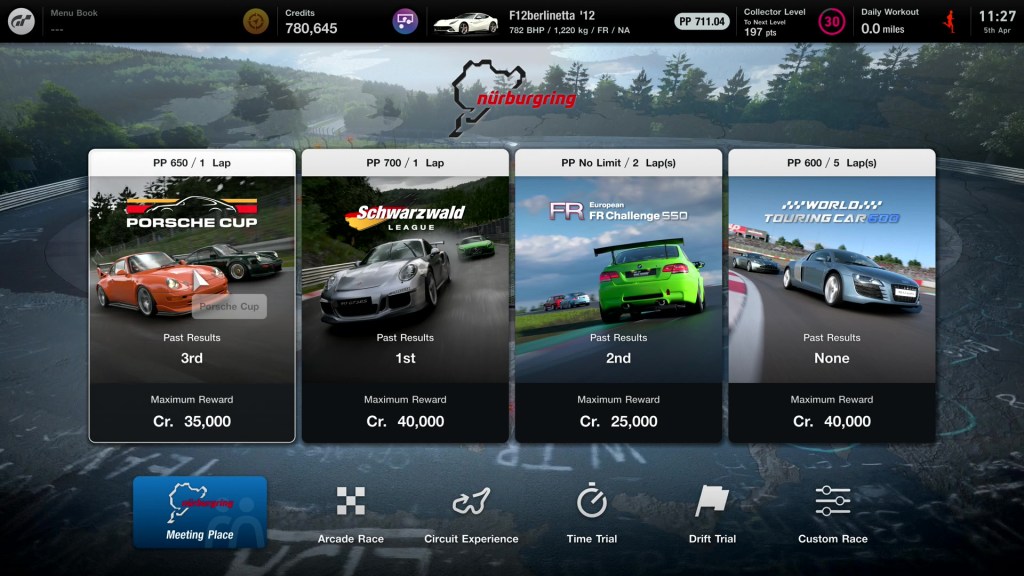This screenshot has height=576, width=1024.
Task: Click the purple music note icon
Action: coord(405,21)
